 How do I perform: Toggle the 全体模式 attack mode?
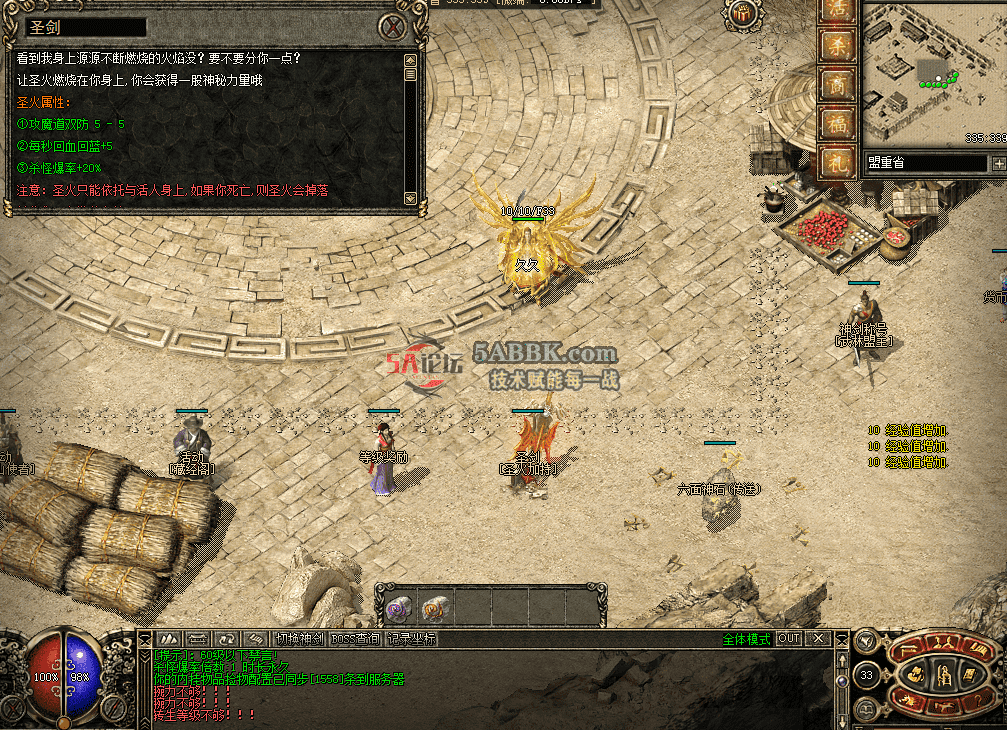(746, 639)
